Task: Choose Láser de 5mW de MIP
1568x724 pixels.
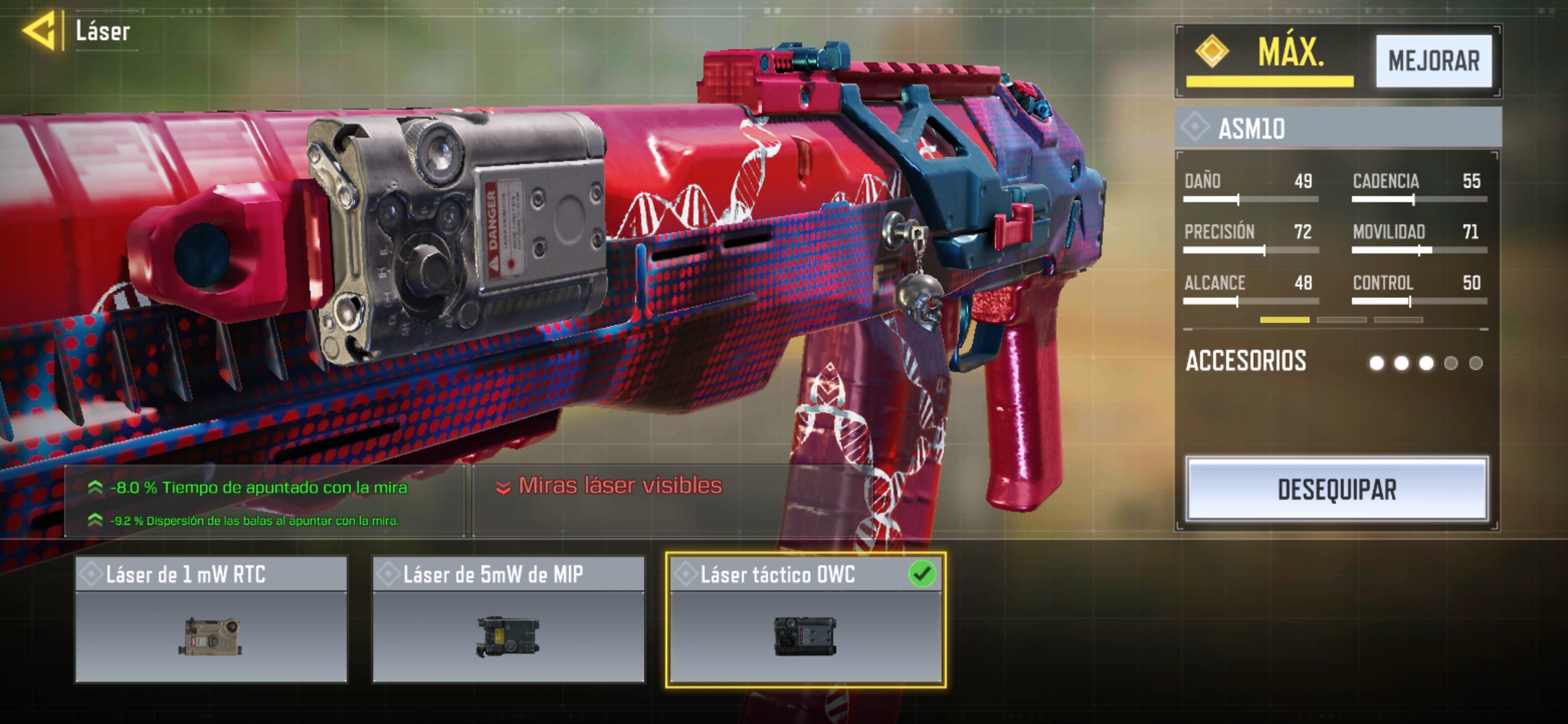Action: pyautogui.click(x=509, y=619)
